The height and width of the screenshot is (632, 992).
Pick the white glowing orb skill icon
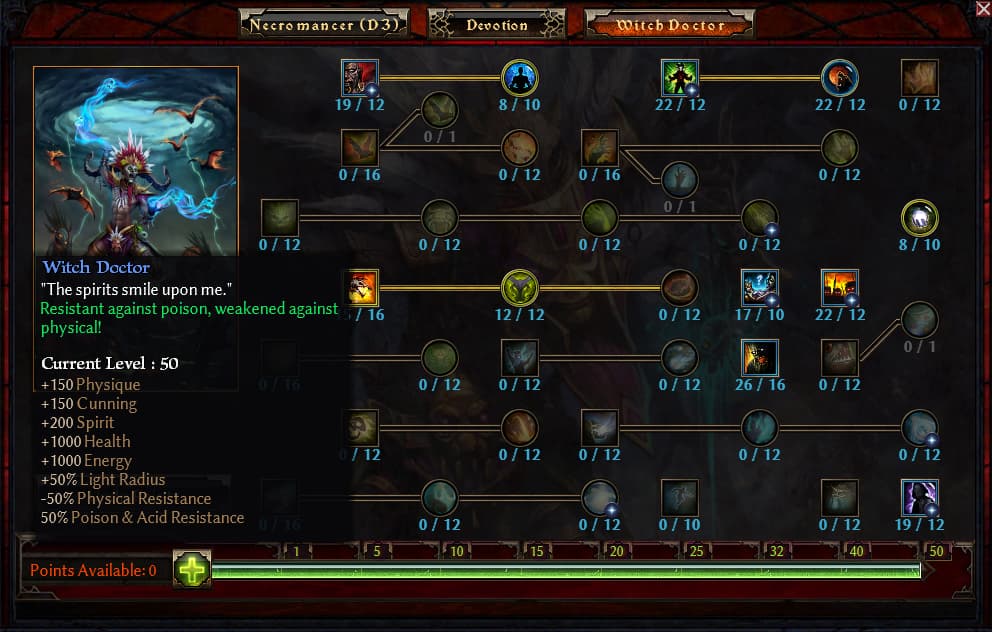pyautogui.click(x=920, y=218)
